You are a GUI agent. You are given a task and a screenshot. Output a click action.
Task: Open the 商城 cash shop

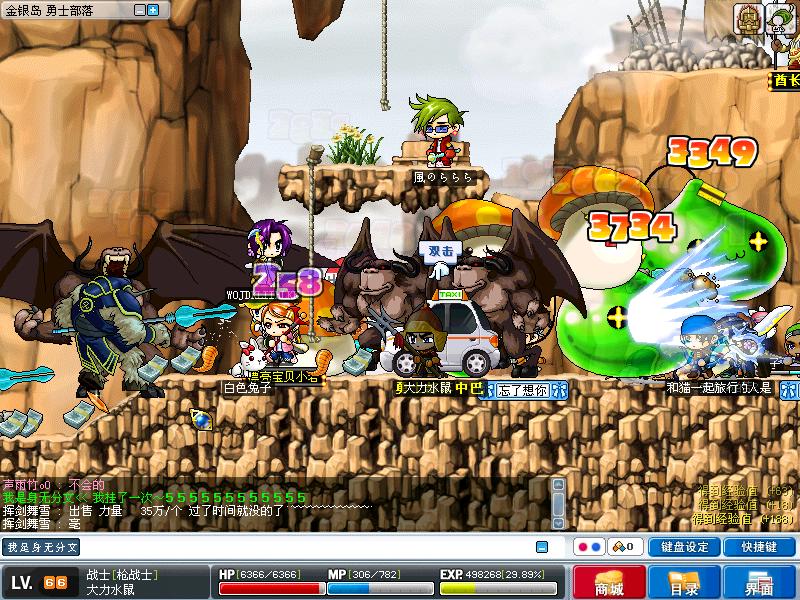[608, 583]
